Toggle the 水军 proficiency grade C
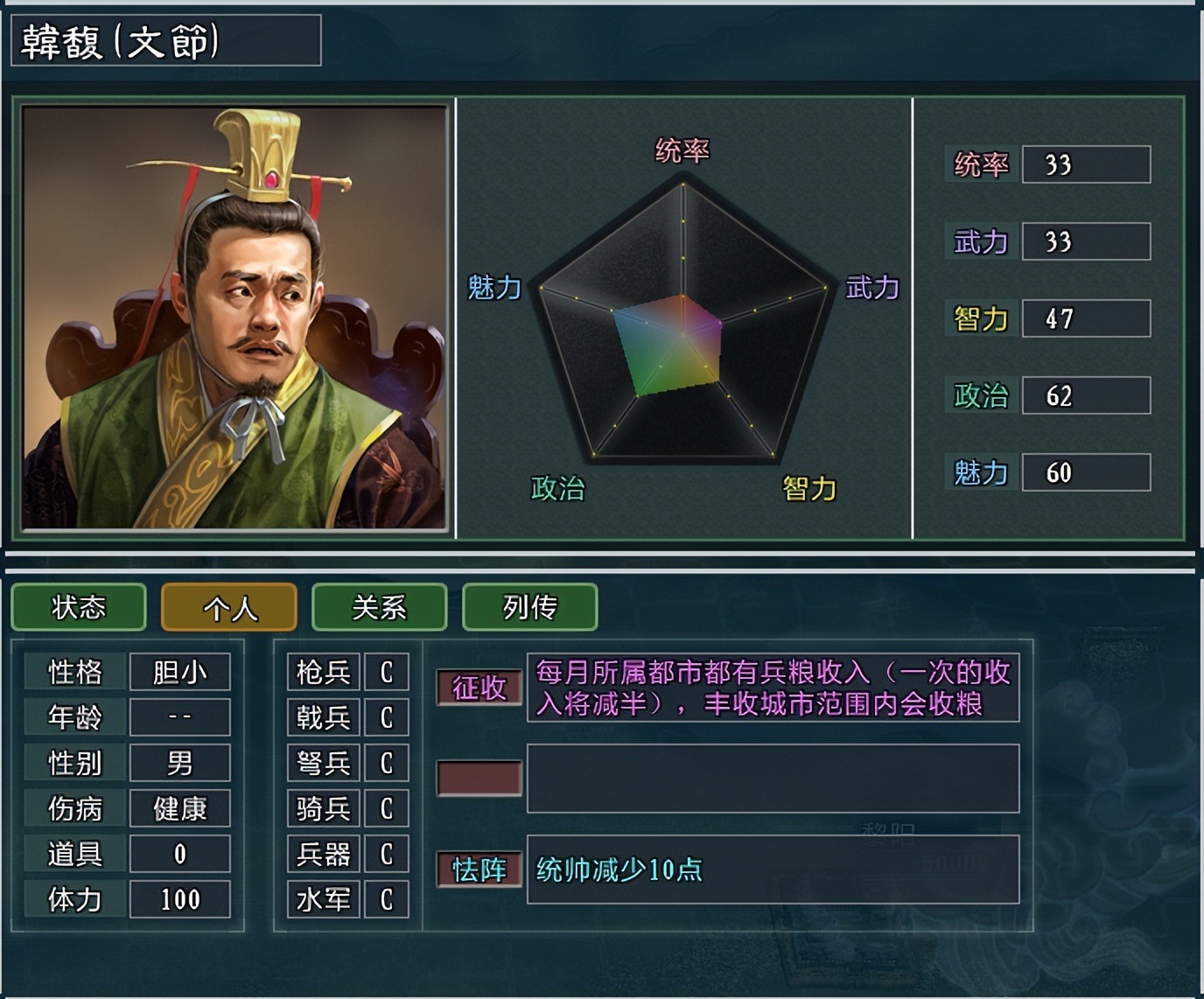 click(388, 898)
